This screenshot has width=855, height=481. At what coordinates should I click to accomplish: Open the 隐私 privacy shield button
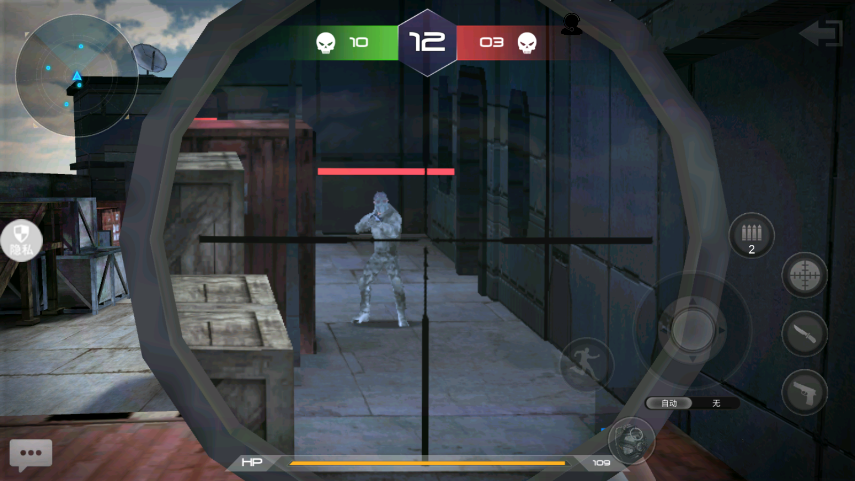(x=21, y=242)
